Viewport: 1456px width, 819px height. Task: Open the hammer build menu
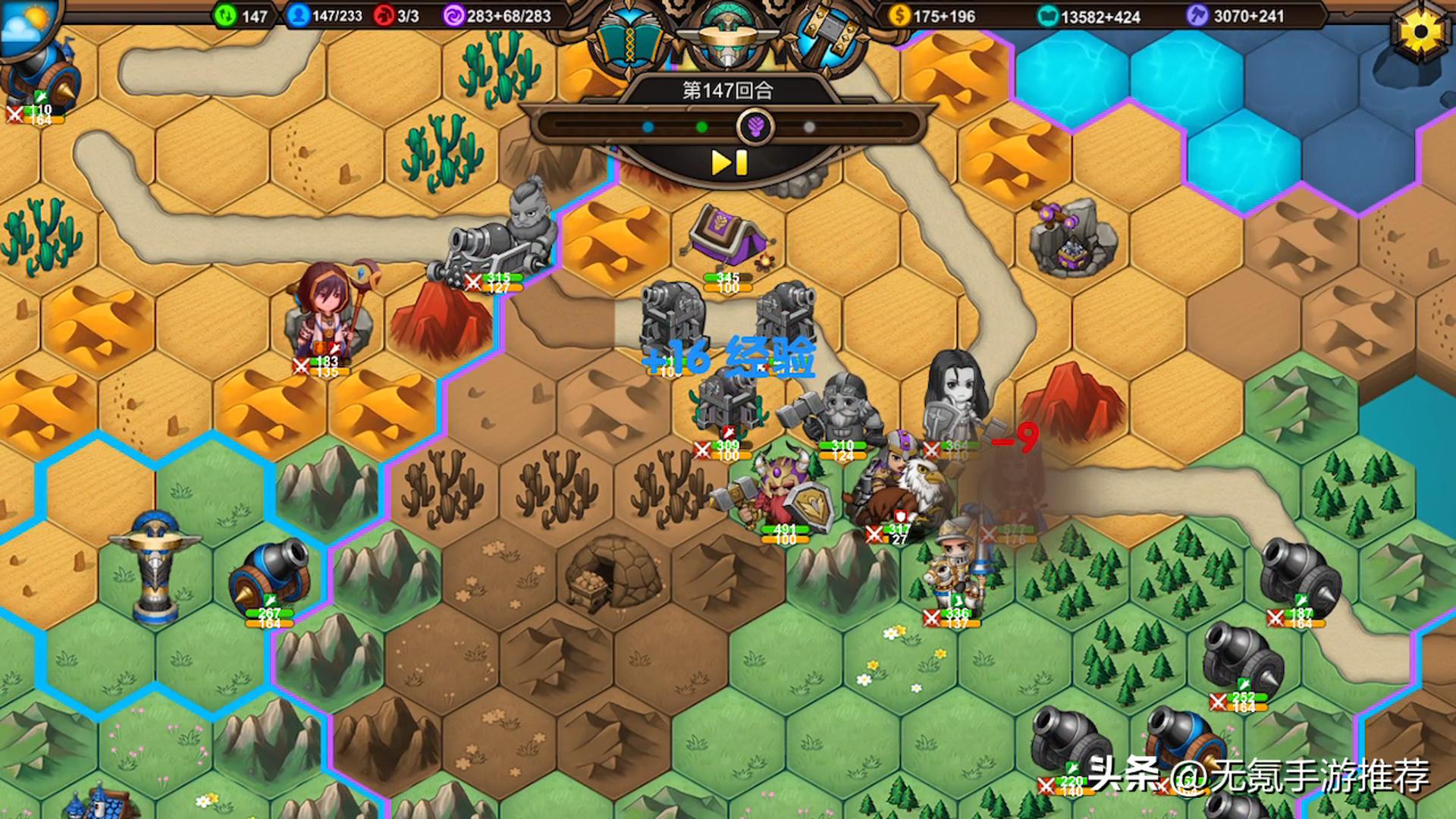point(827,38)
